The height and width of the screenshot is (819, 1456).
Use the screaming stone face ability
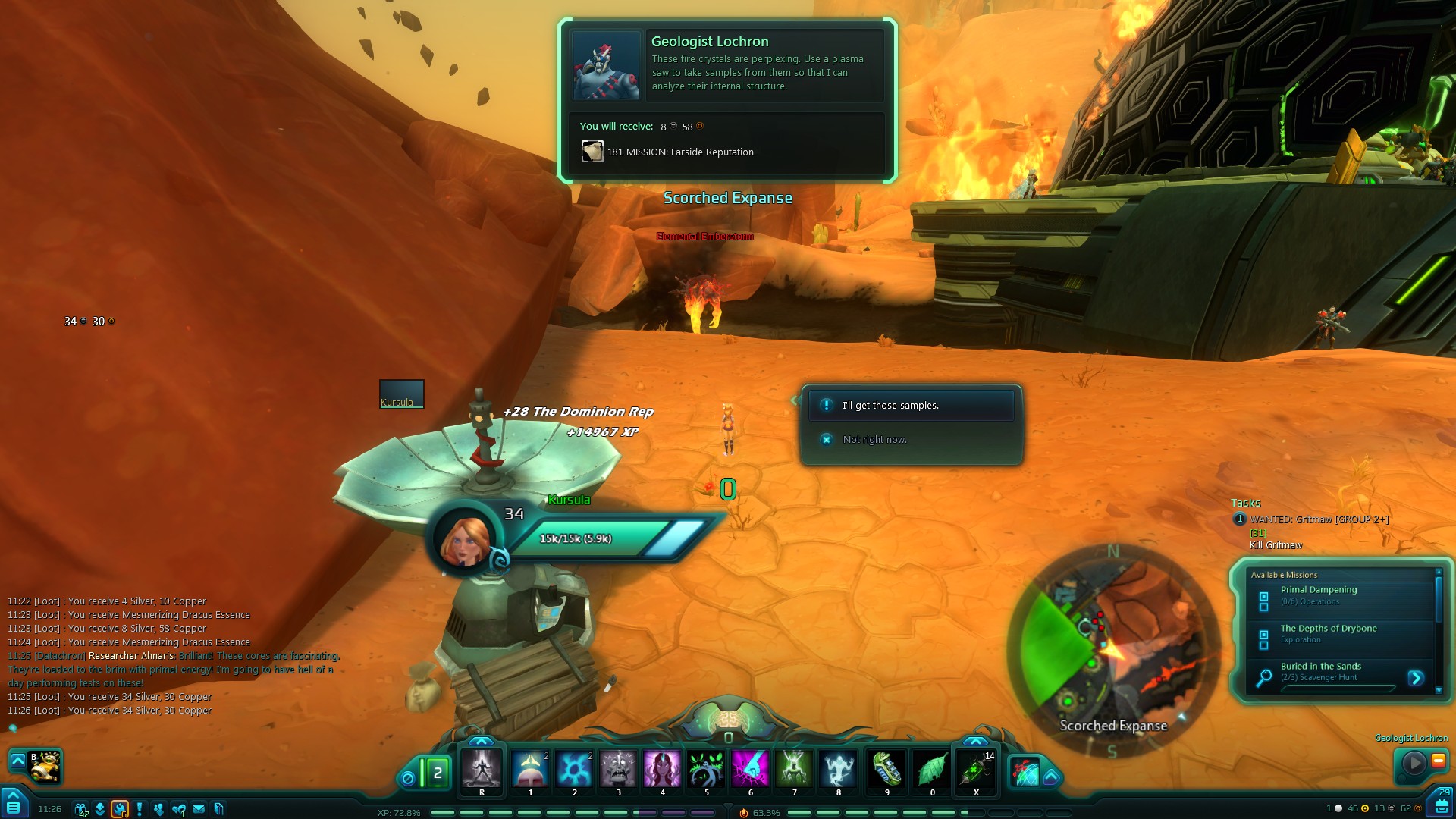coord(618,769)
